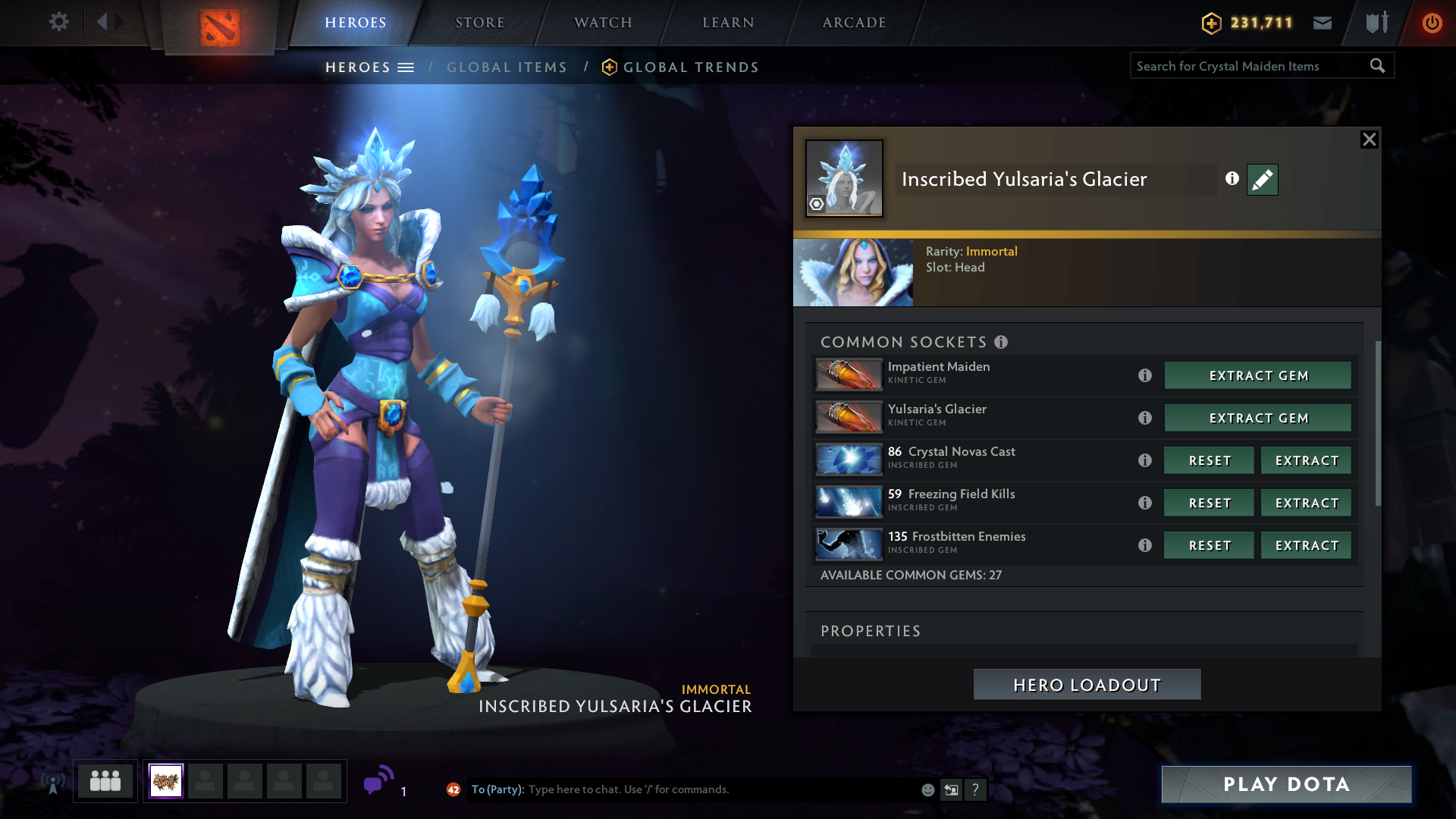Click the Dota 2 logo home button

[x=220, y=27]
